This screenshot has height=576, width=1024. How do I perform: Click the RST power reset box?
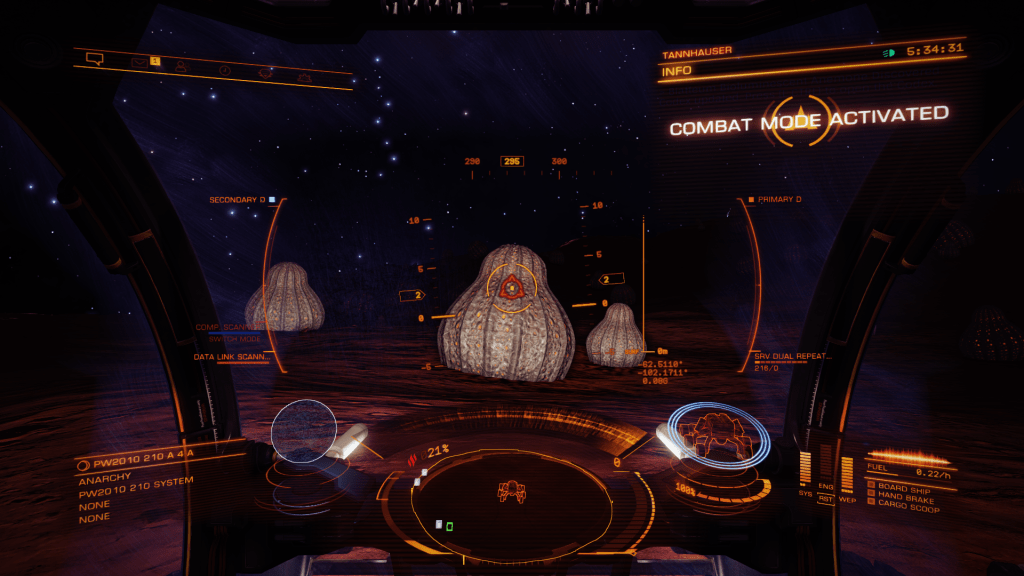tap(826, 497)
